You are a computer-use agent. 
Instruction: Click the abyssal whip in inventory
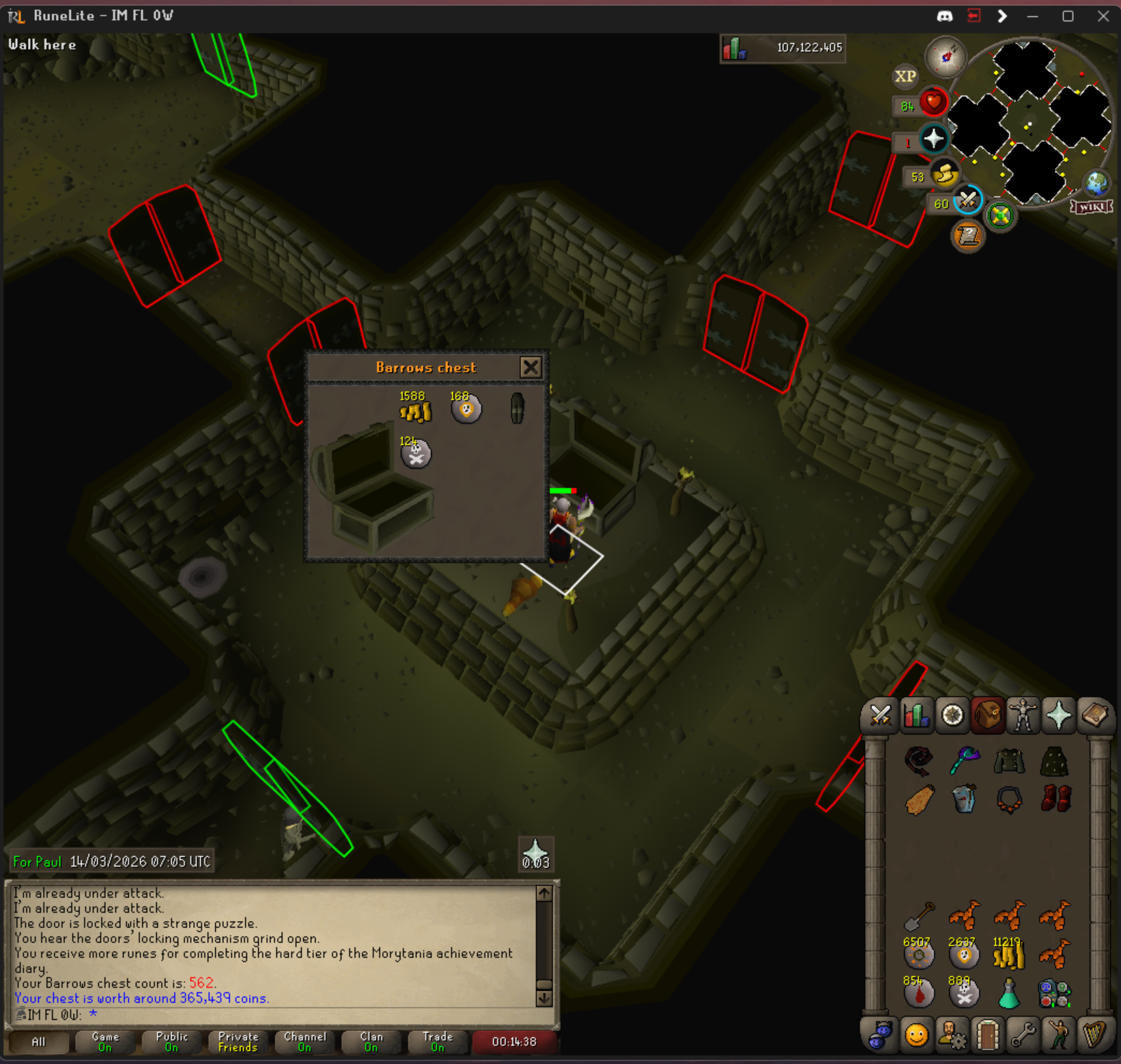pyautogui.click(x=919, y=761)
